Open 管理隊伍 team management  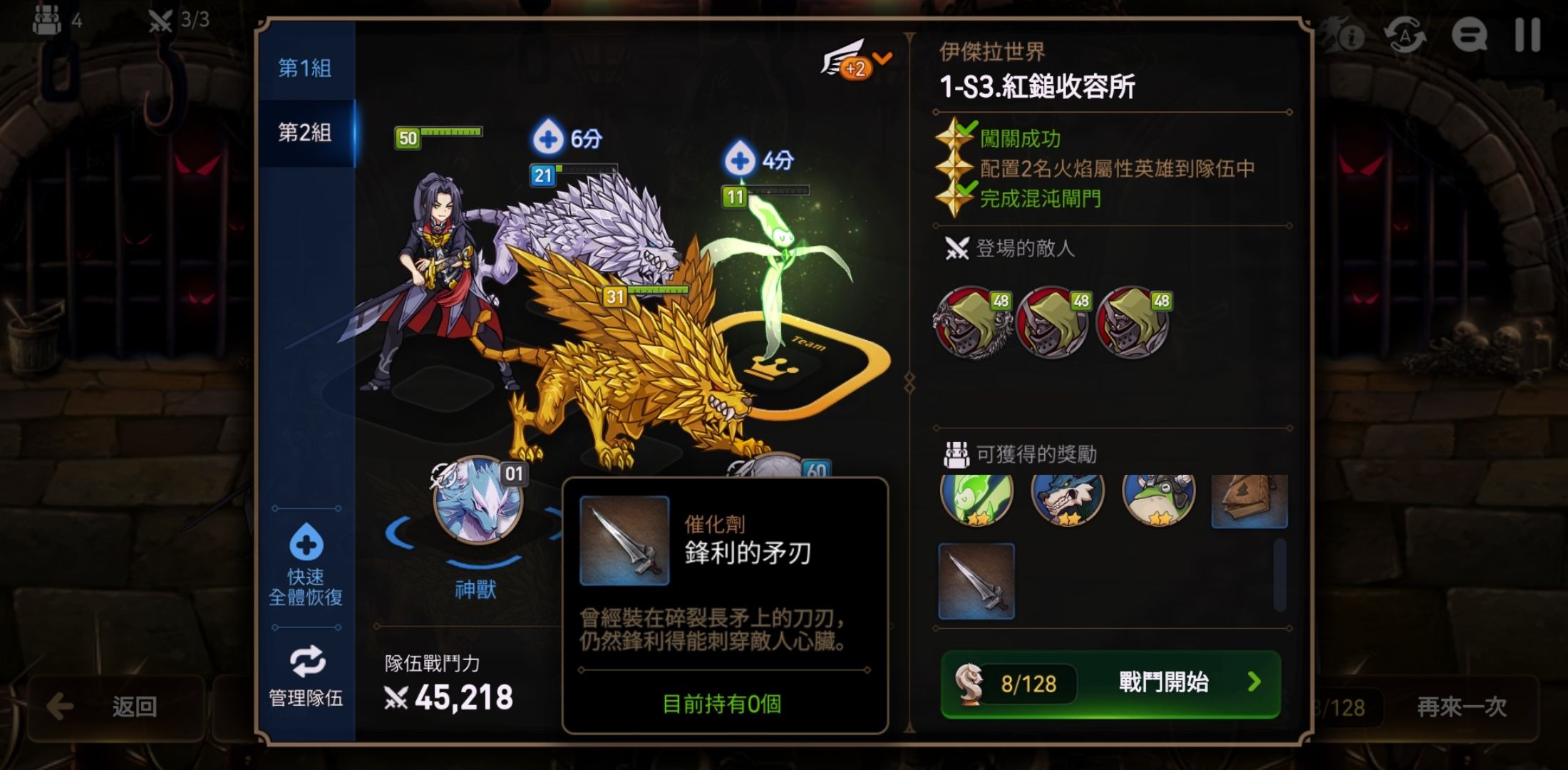pyautogui.click(x=306, y=677)
